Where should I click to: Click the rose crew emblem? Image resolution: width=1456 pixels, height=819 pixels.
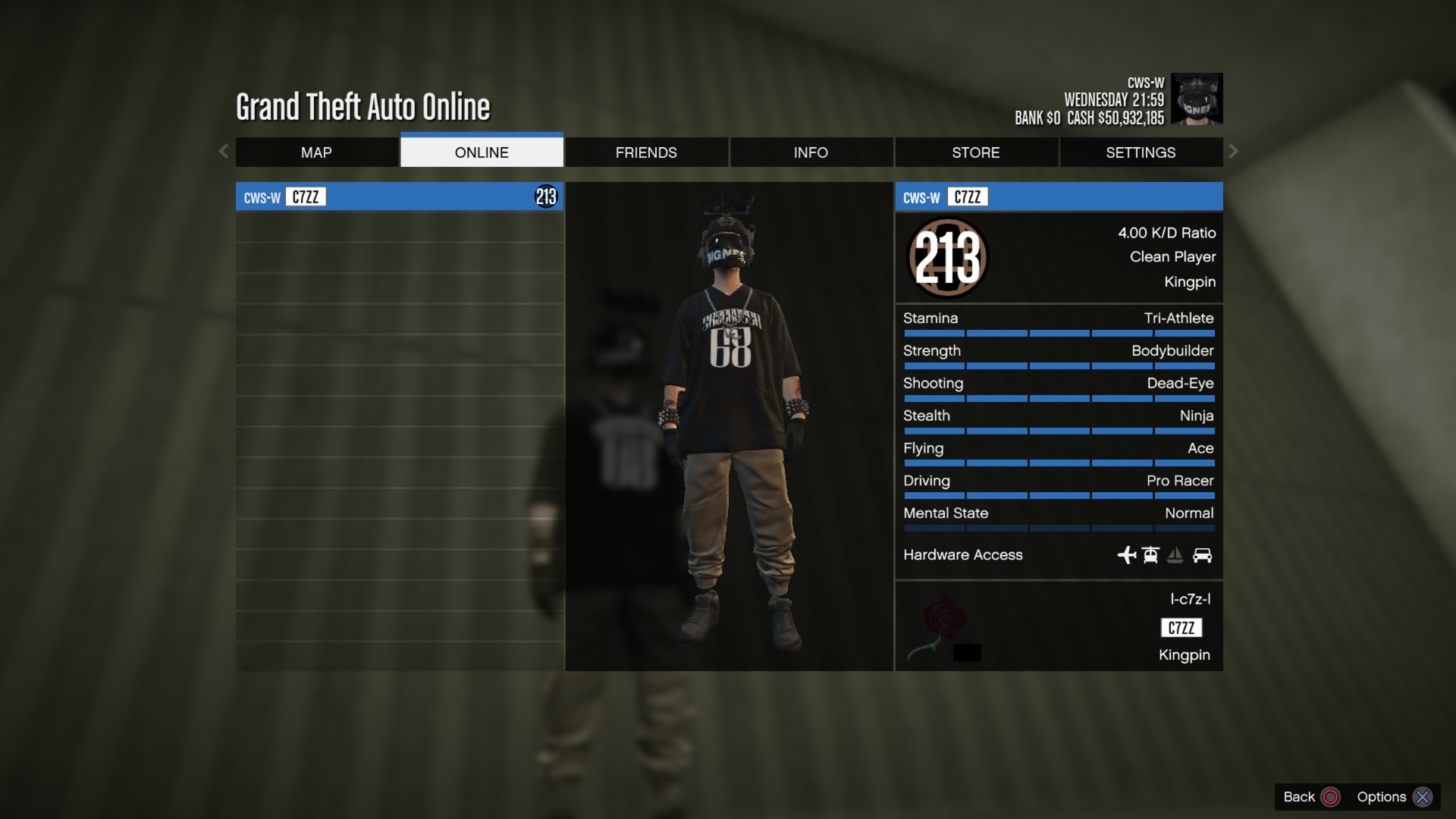pyautogui.click(x=940, y=625)
